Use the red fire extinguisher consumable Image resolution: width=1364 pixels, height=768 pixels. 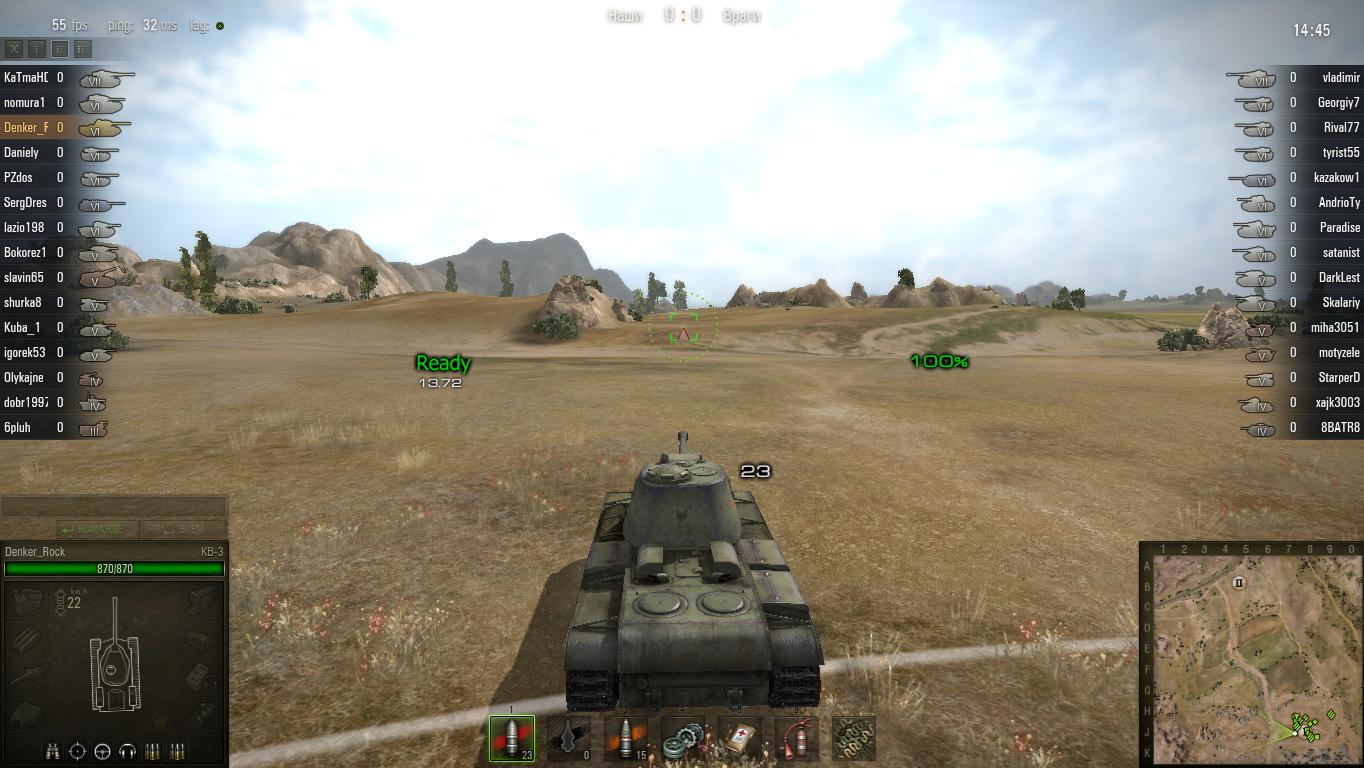[797, 739]
